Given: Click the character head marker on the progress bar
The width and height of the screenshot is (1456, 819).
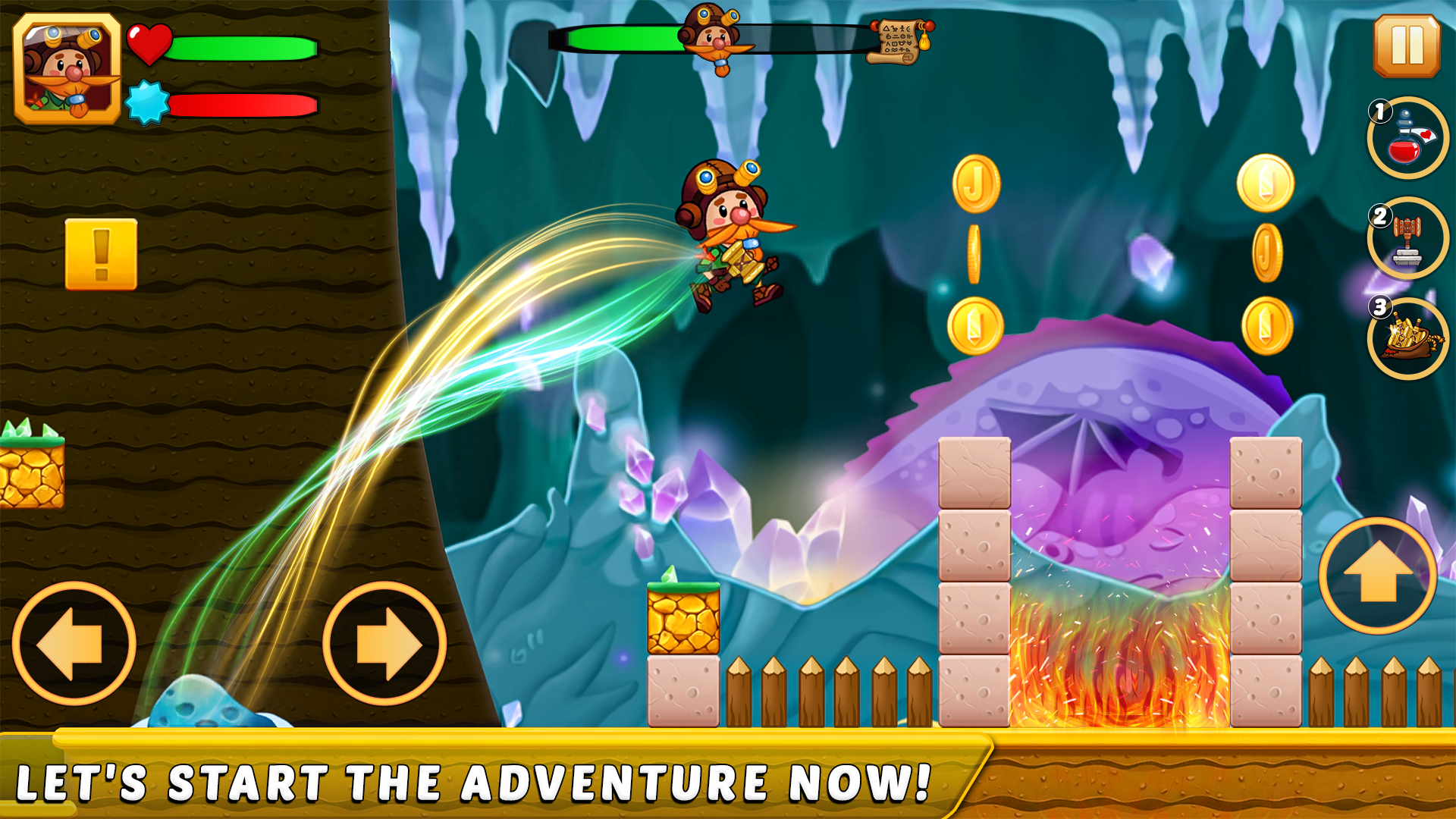Looking at the screenshot, I should 713,38.
